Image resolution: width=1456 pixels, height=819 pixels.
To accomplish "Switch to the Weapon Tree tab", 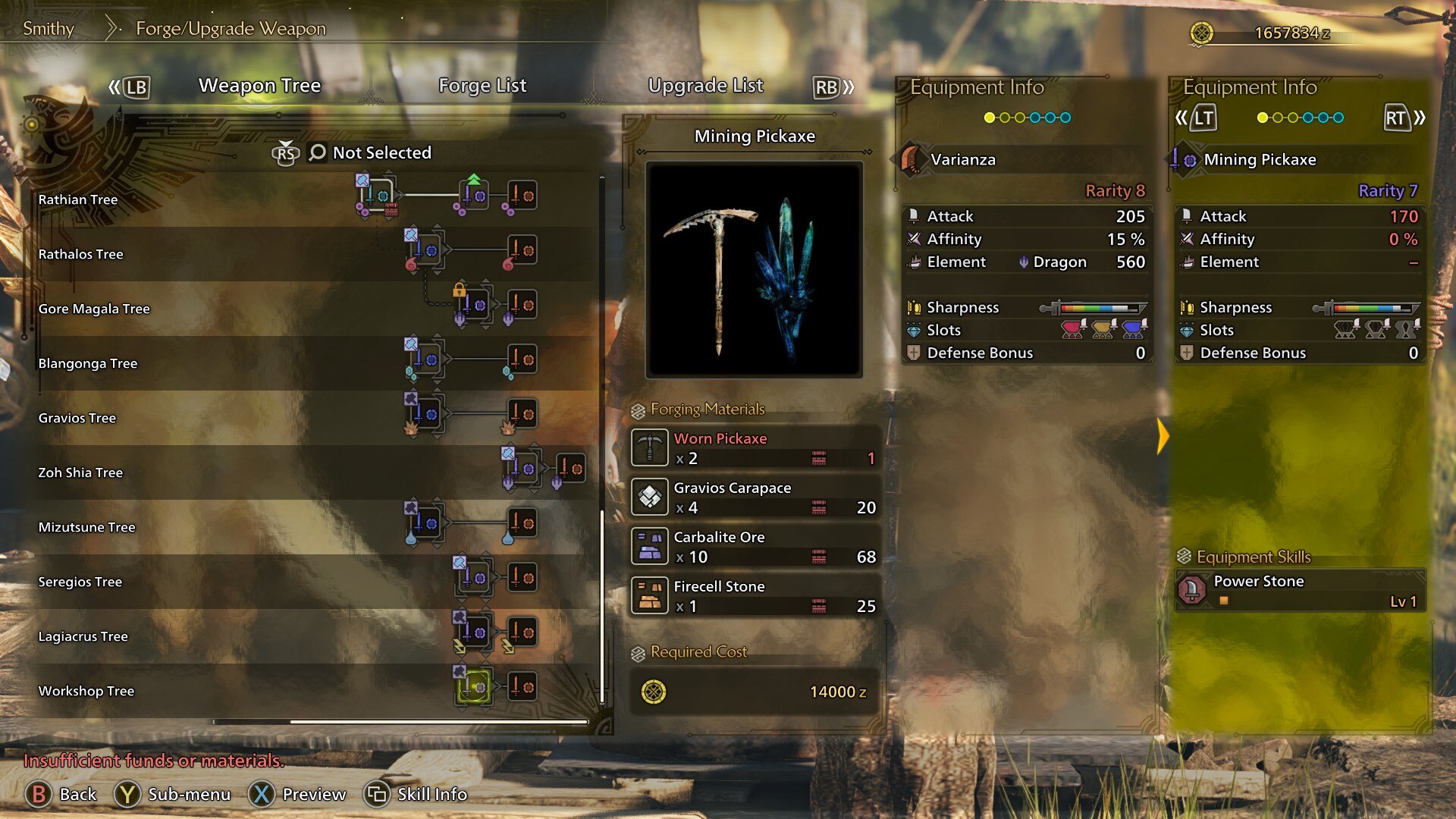I will point(259,86).
